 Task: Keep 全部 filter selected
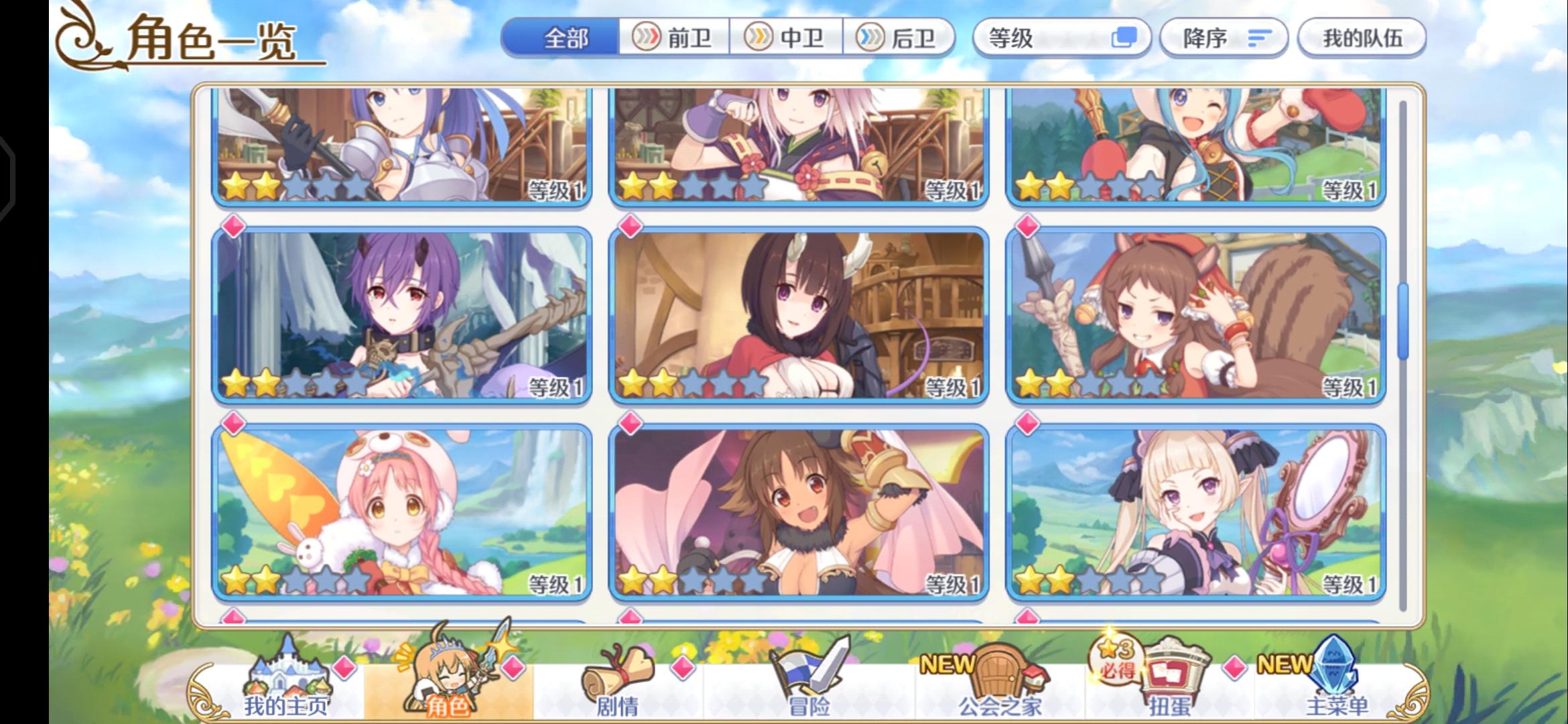click(566, 38)
